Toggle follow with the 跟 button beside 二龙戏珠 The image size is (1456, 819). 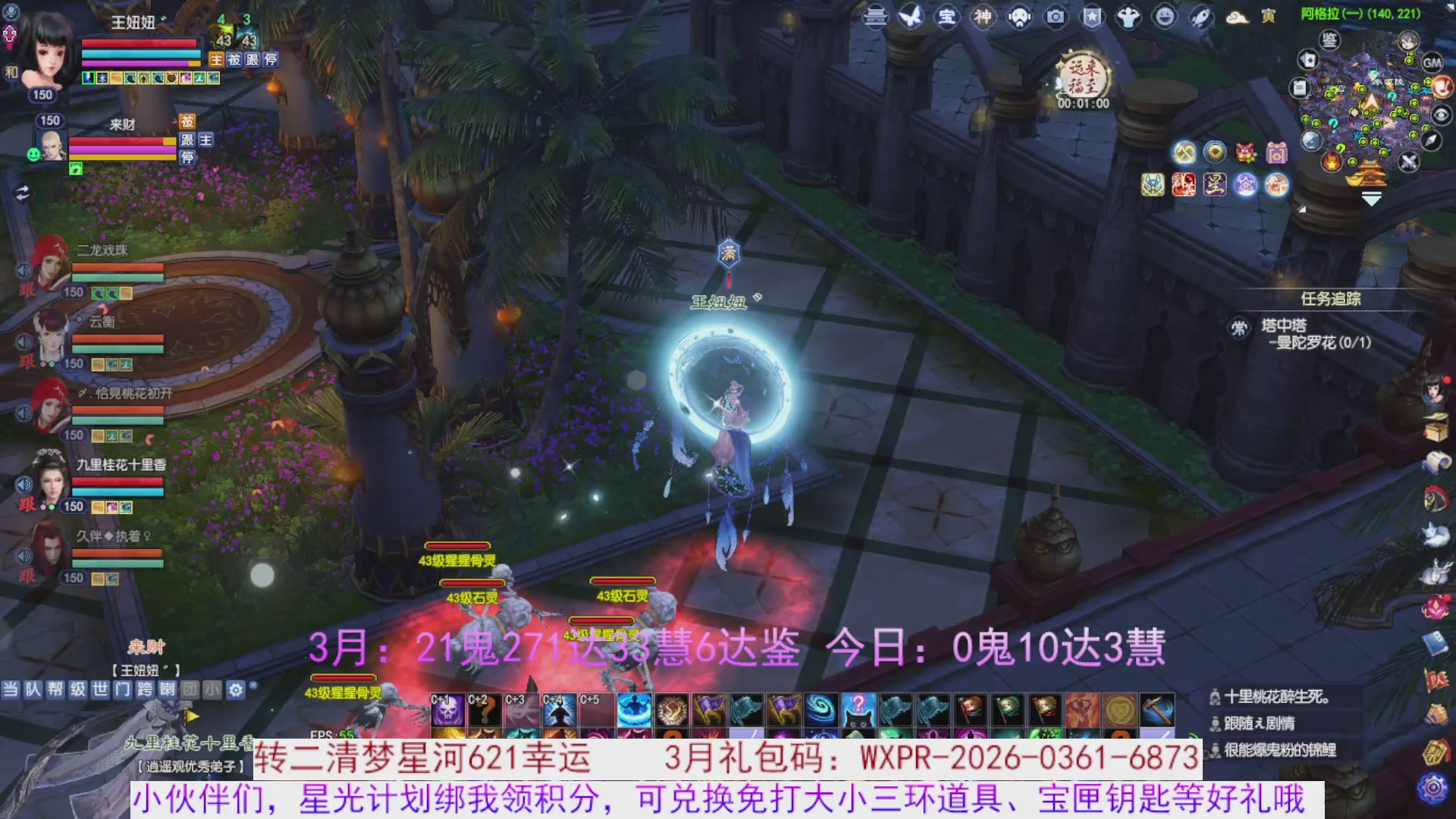coord(27,292)
